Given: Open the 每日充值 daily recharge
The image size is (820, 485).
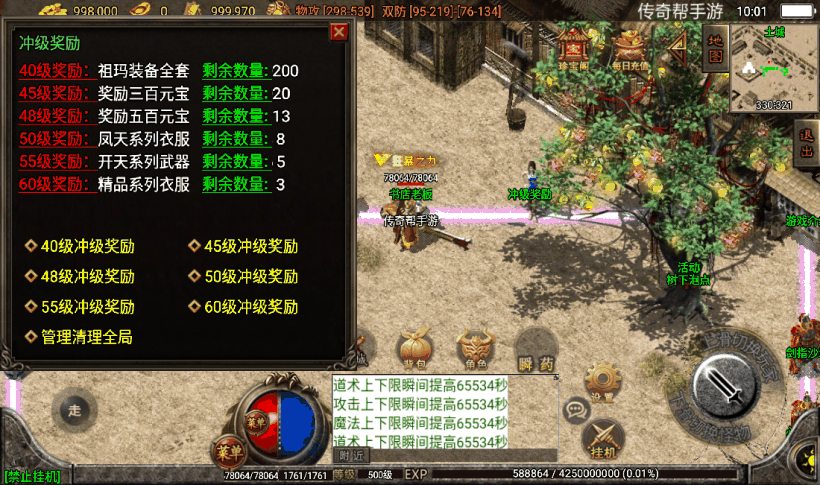Looking at the screenshot, I should [632, 48].
